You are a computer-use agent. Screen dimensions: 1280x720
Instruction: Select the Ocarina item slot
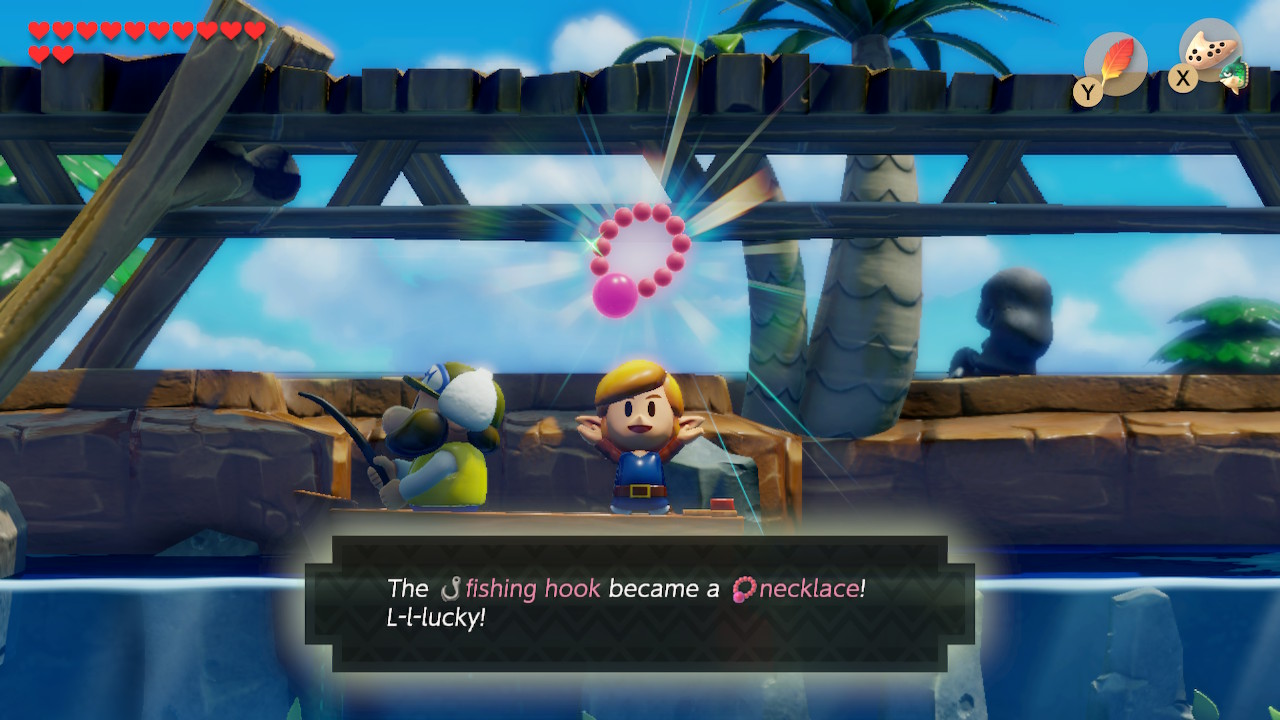(x=1211, y=55)
